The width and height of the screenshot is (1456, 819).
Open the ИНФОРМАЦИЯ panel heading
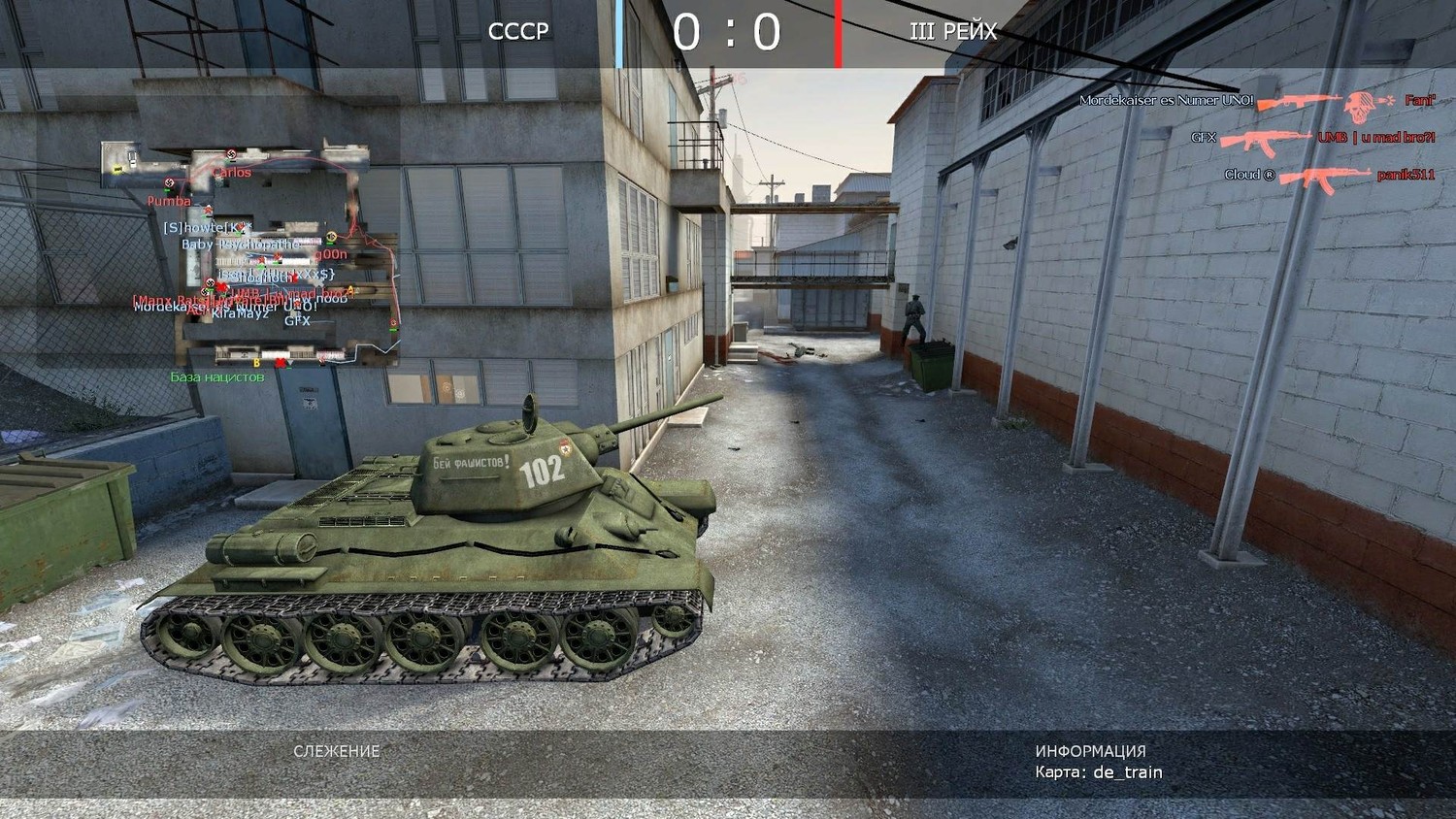point(1090,751)
